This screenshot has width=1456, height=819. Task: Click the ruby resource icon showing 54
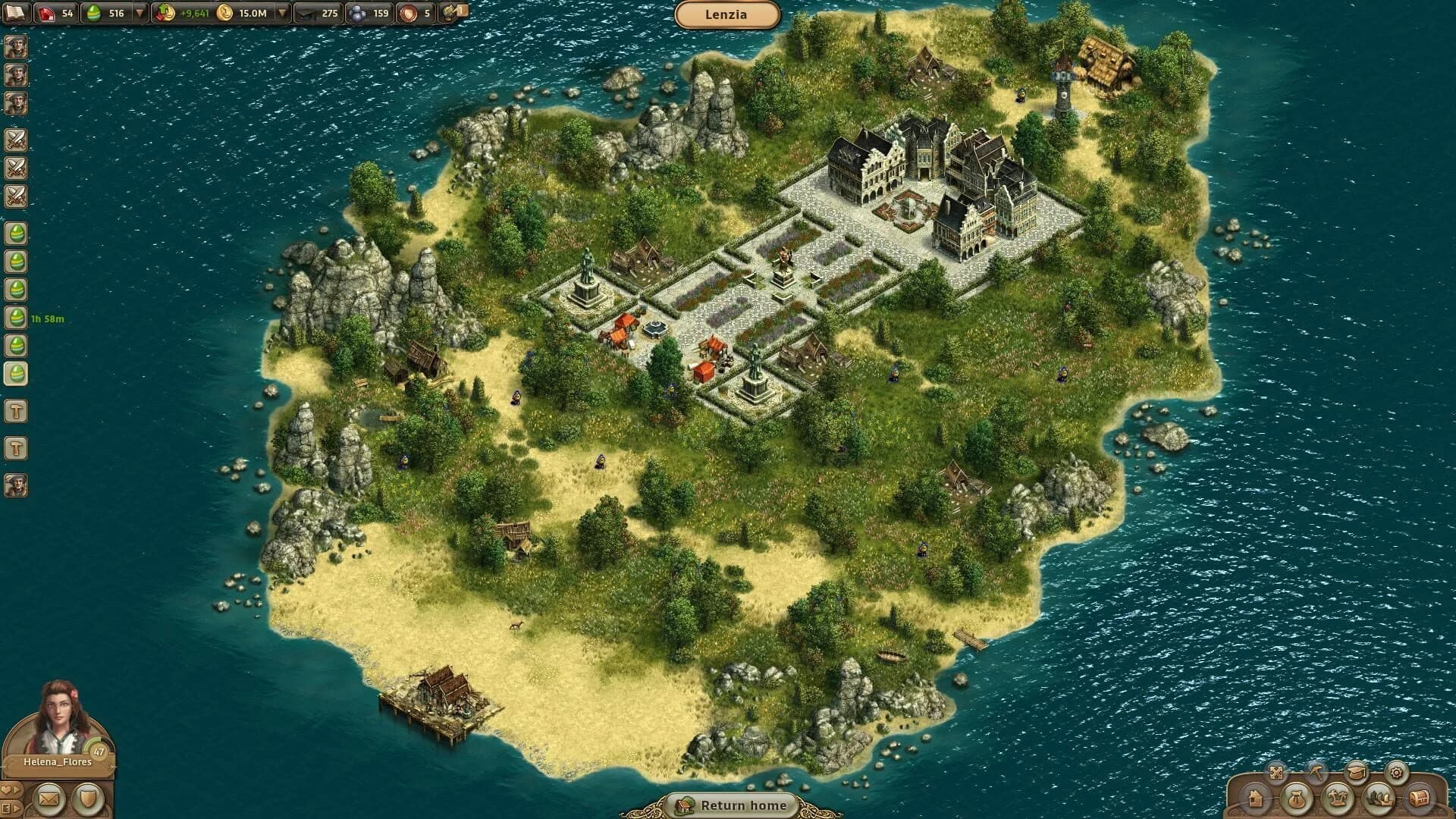click(x=45, y=12)
